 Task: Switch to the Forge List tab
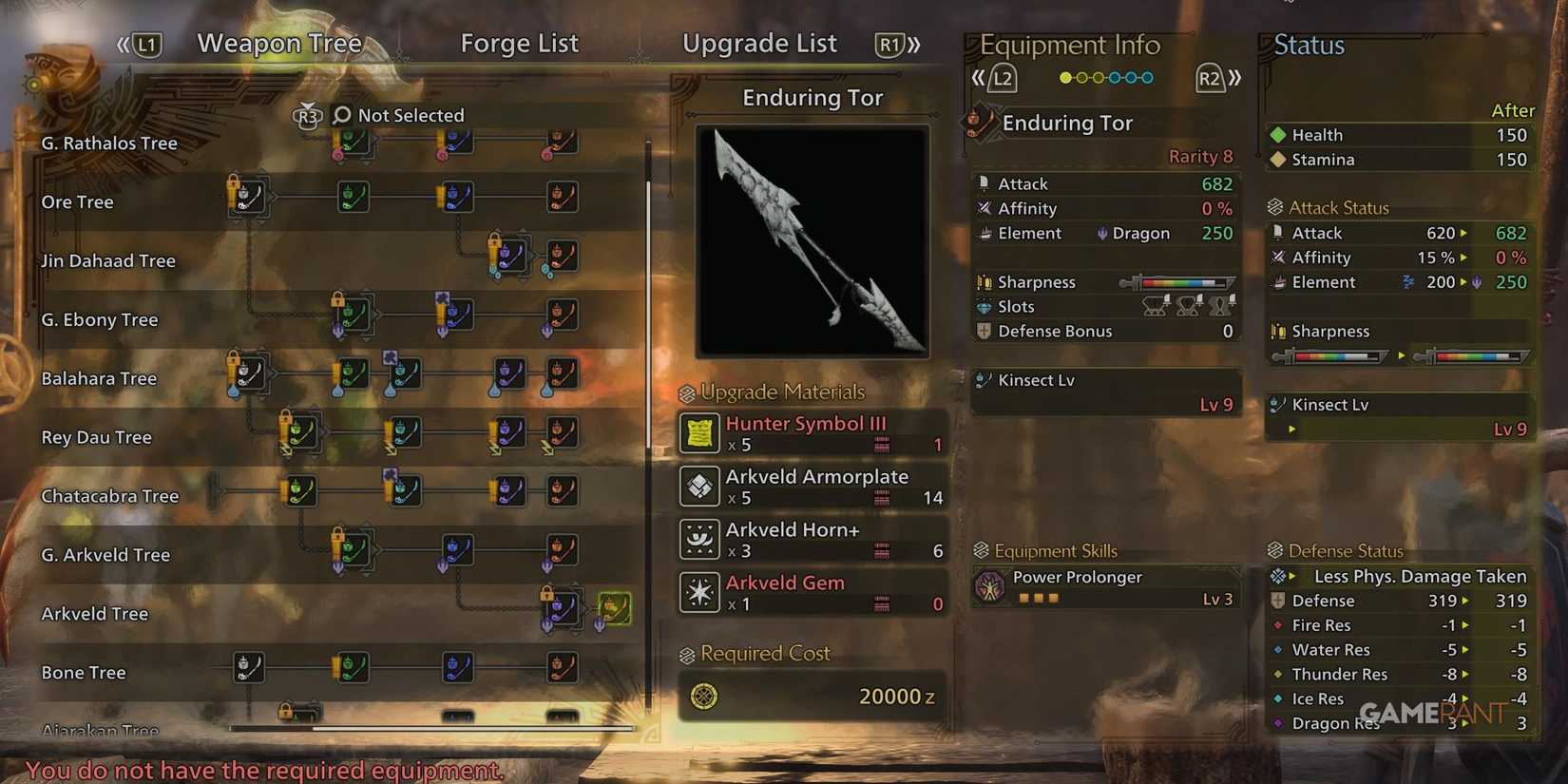click(x=520, y=43)
